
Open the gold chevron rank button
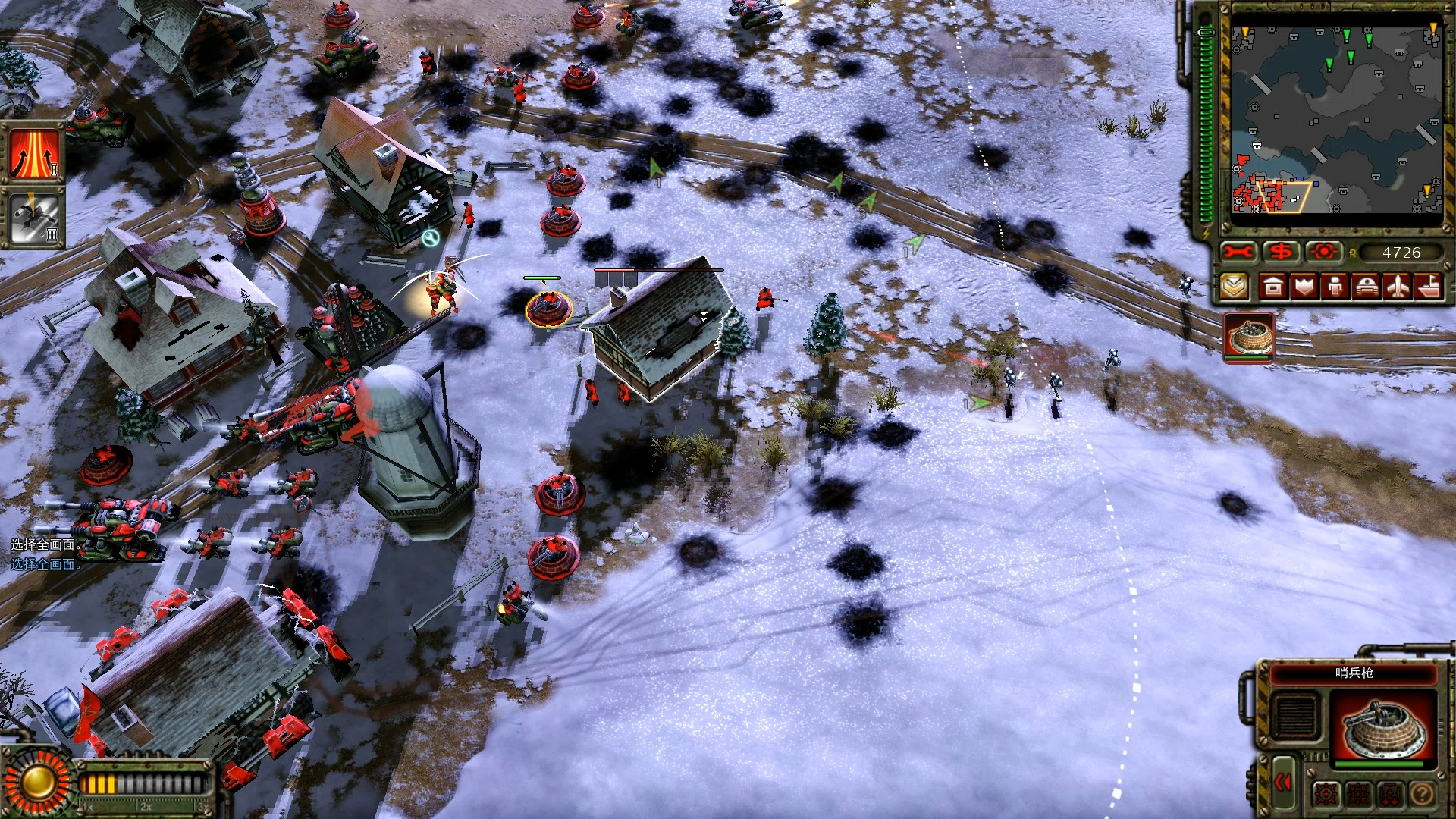(1235, 287)
